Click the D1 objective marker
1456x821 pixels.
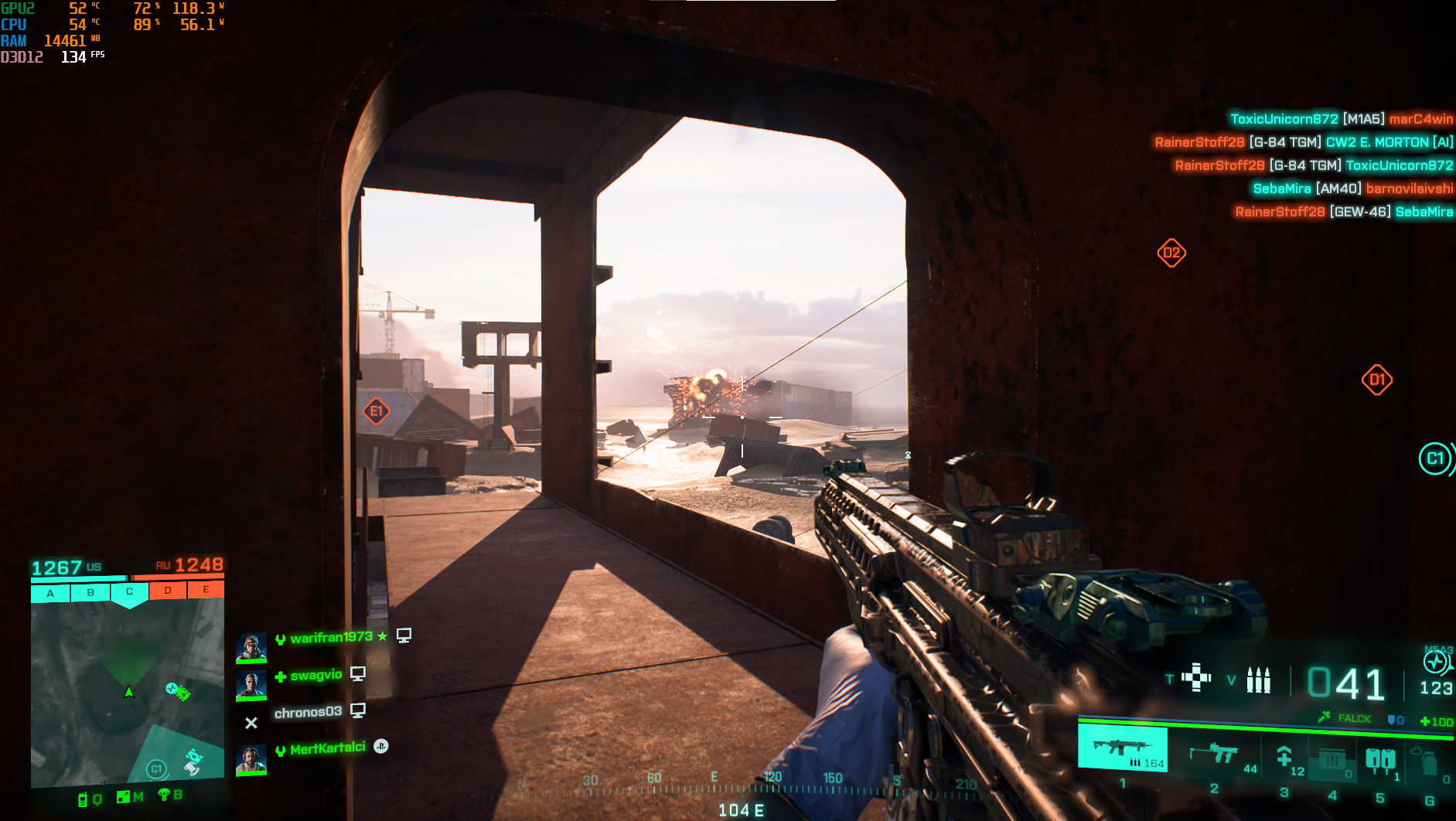1376,380
